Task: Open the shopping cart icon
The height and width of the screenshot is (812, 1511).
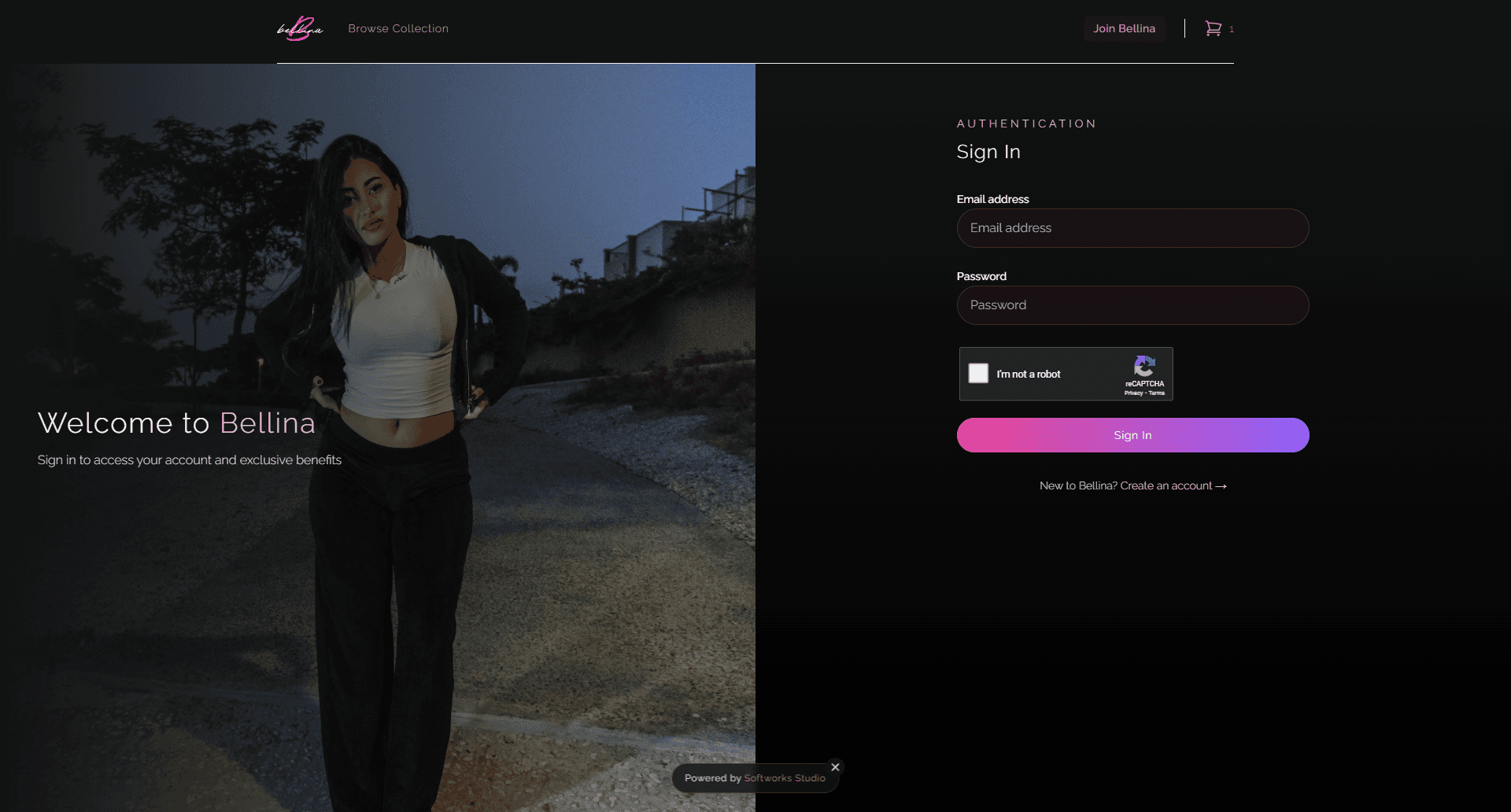Action: point(1214,28)
